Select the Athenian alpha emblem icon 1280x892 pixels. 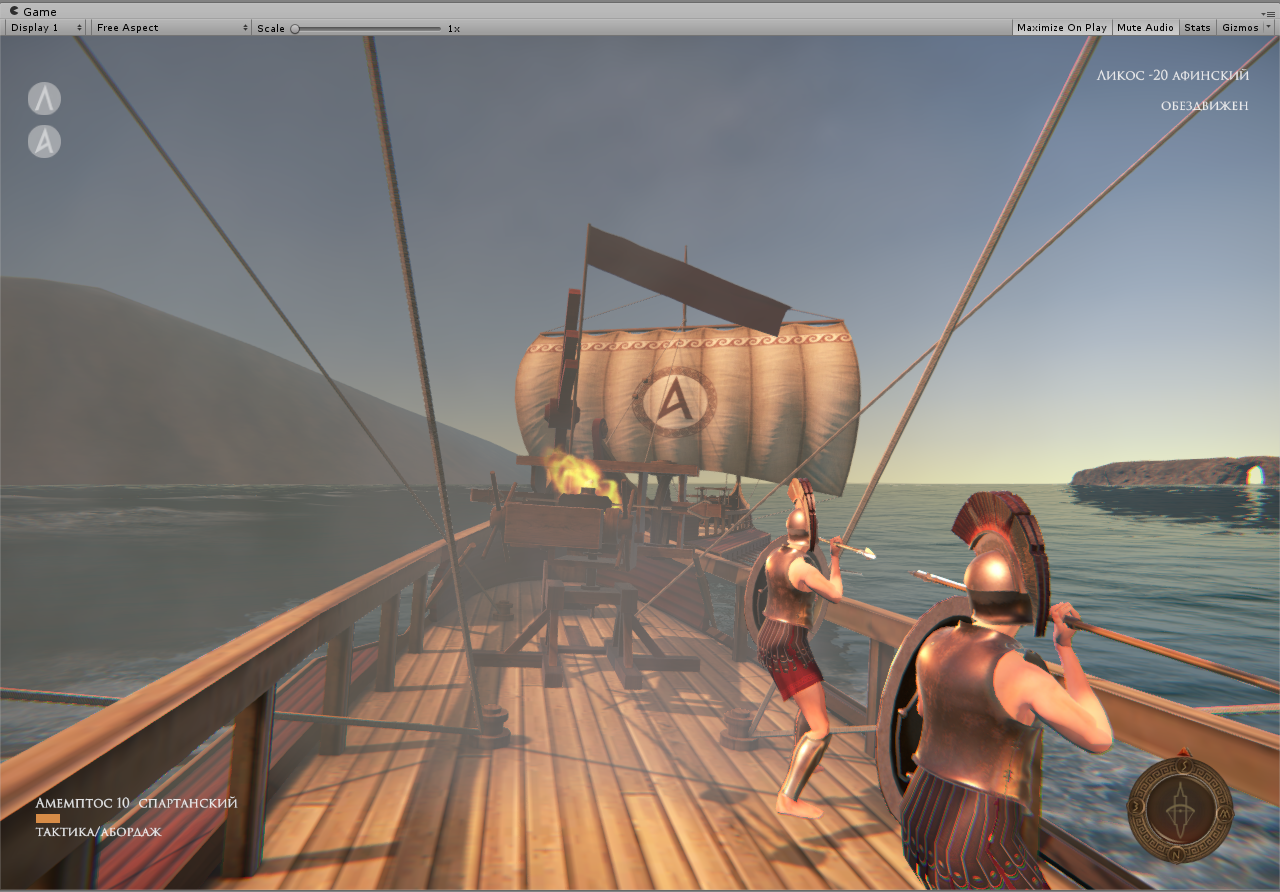[x=44, y=141]
